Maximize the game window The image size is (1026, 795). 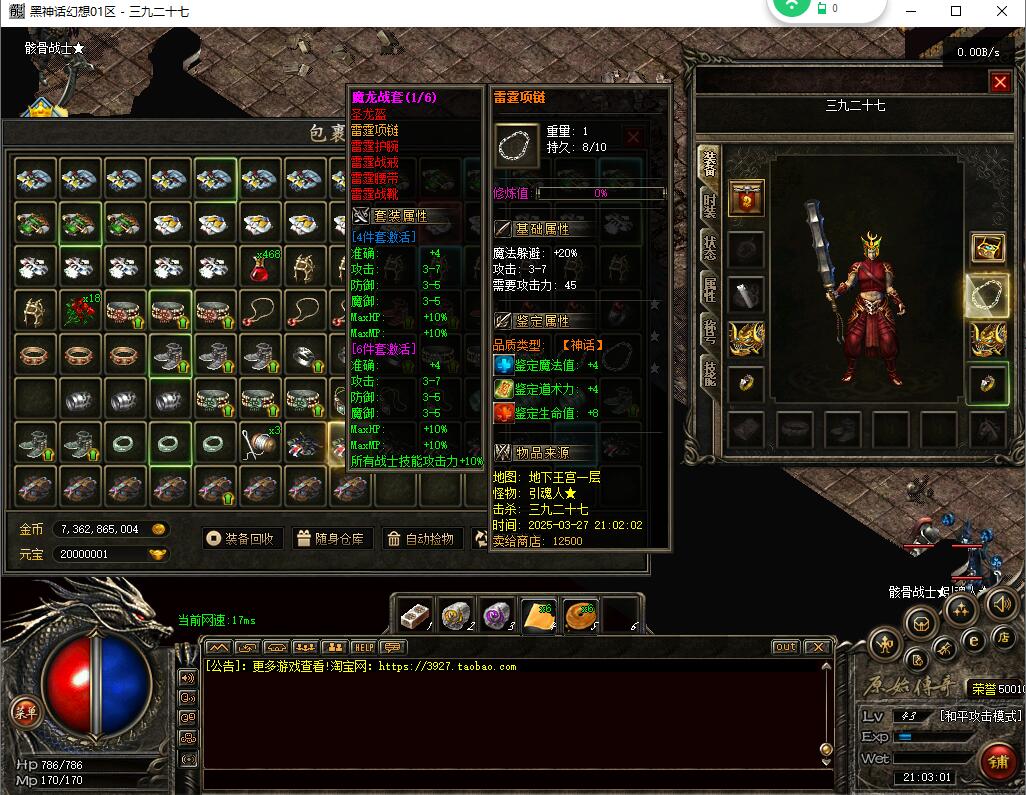[956, 11]
